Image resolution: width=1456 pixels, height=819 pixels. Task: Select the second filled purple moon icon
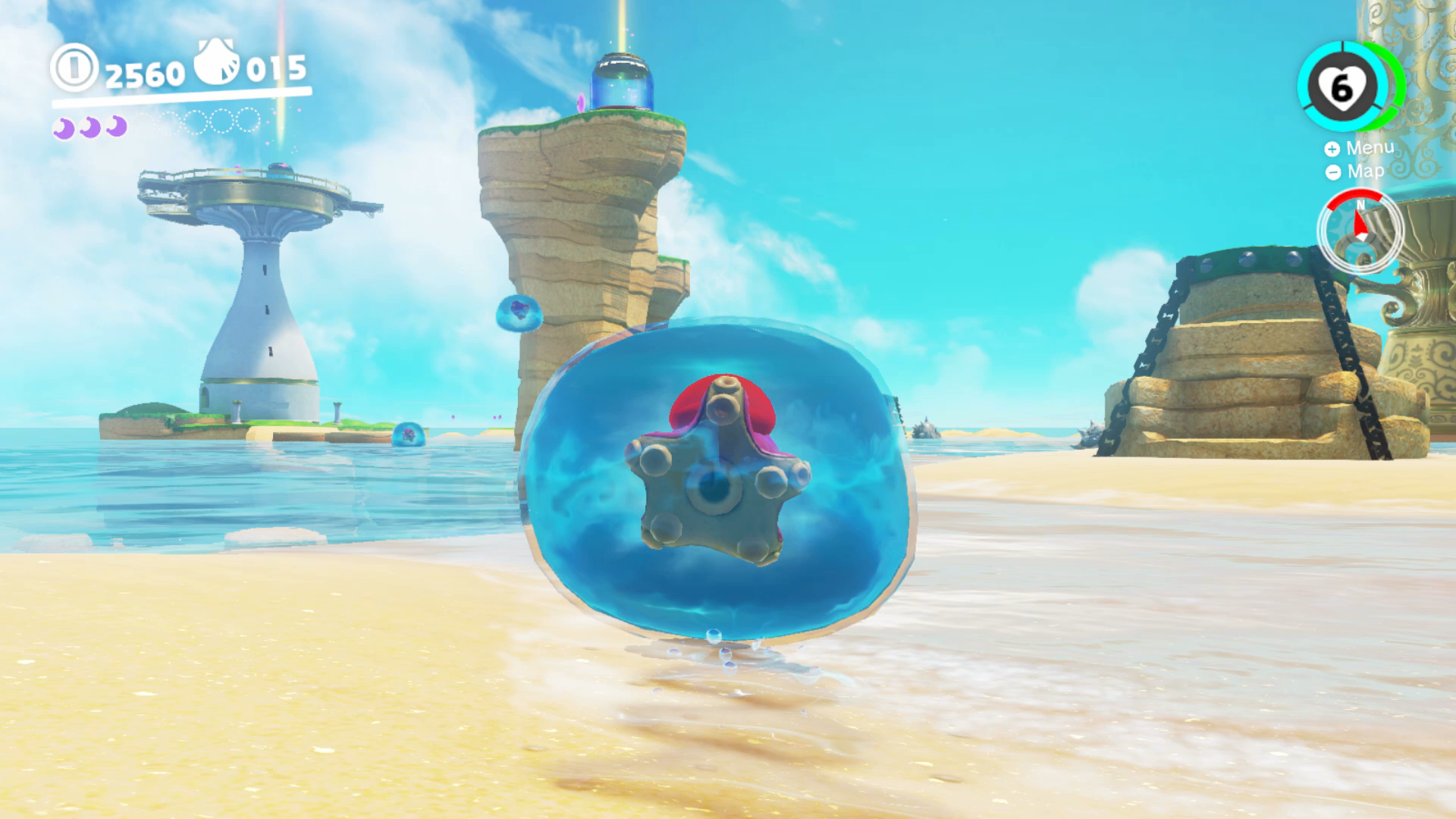89,128
